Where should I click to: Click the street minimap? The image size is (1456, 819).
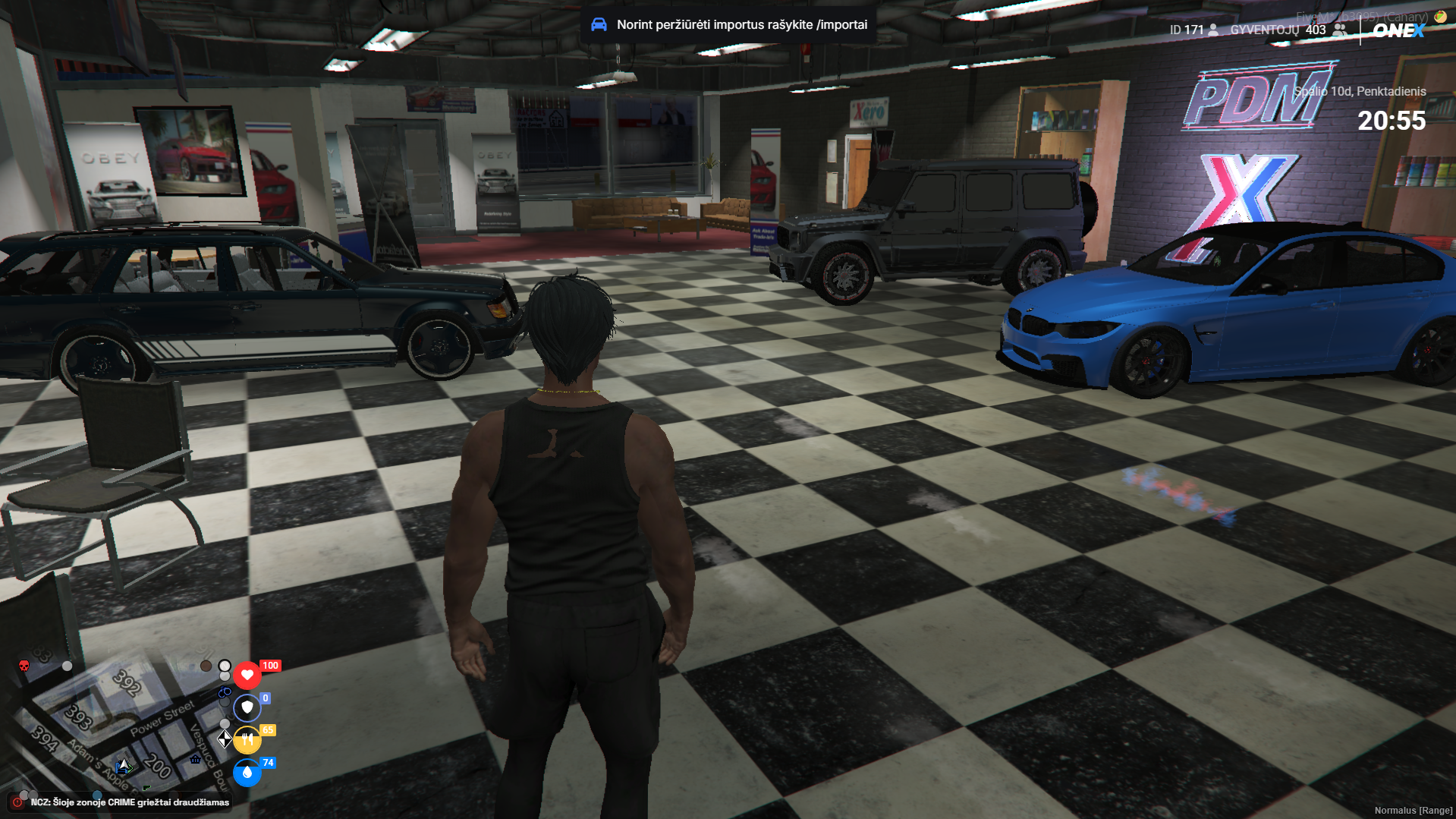tap(121, 729)
